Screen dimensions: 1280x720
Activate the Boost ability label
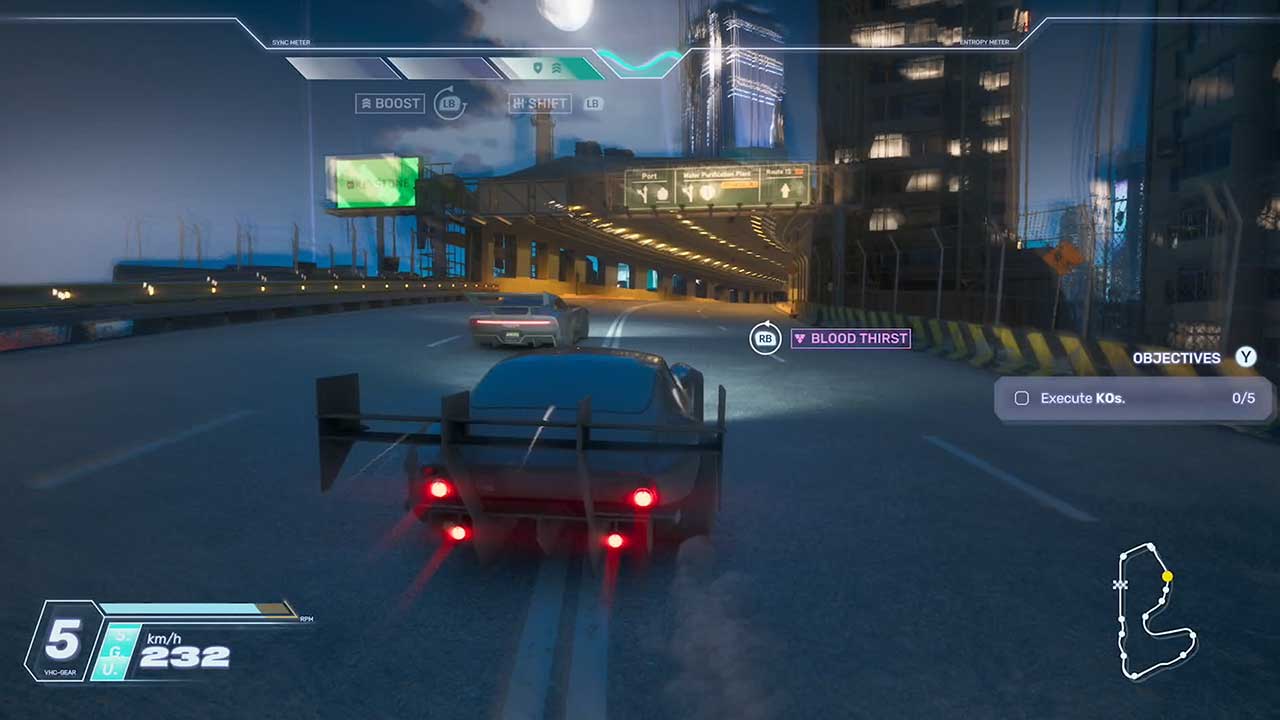390,103
